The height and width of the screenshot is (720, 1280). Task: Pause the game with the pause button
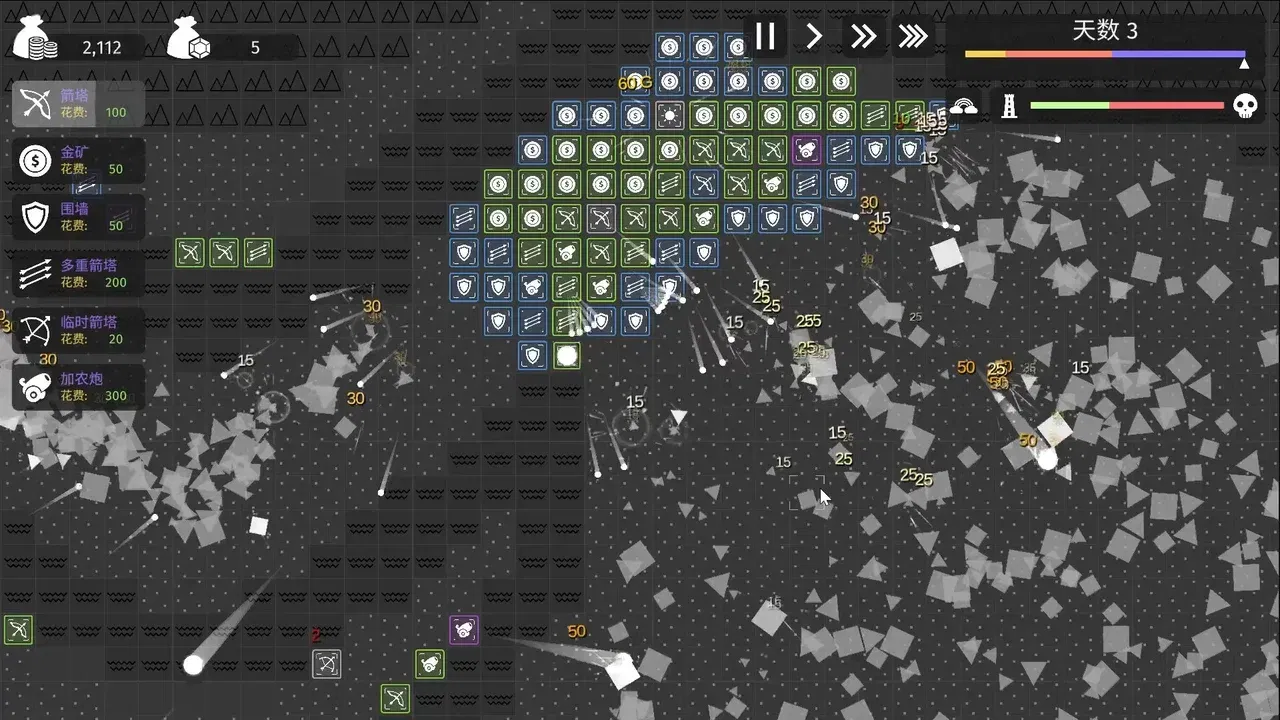pos(766,36)
